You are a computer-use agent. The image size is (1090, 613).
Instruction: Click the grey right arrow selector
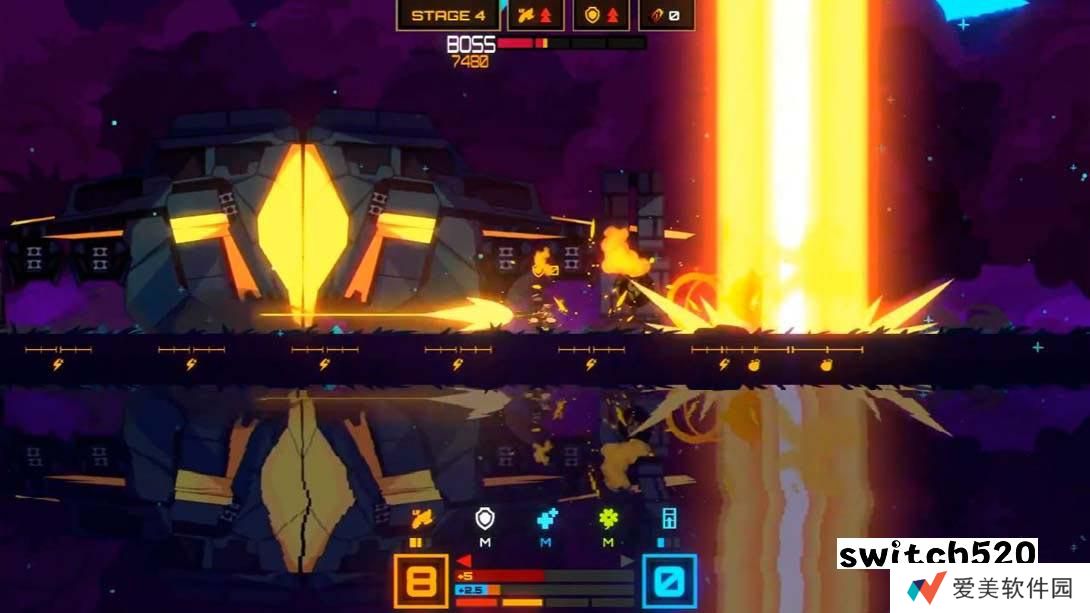coord(627,561)
